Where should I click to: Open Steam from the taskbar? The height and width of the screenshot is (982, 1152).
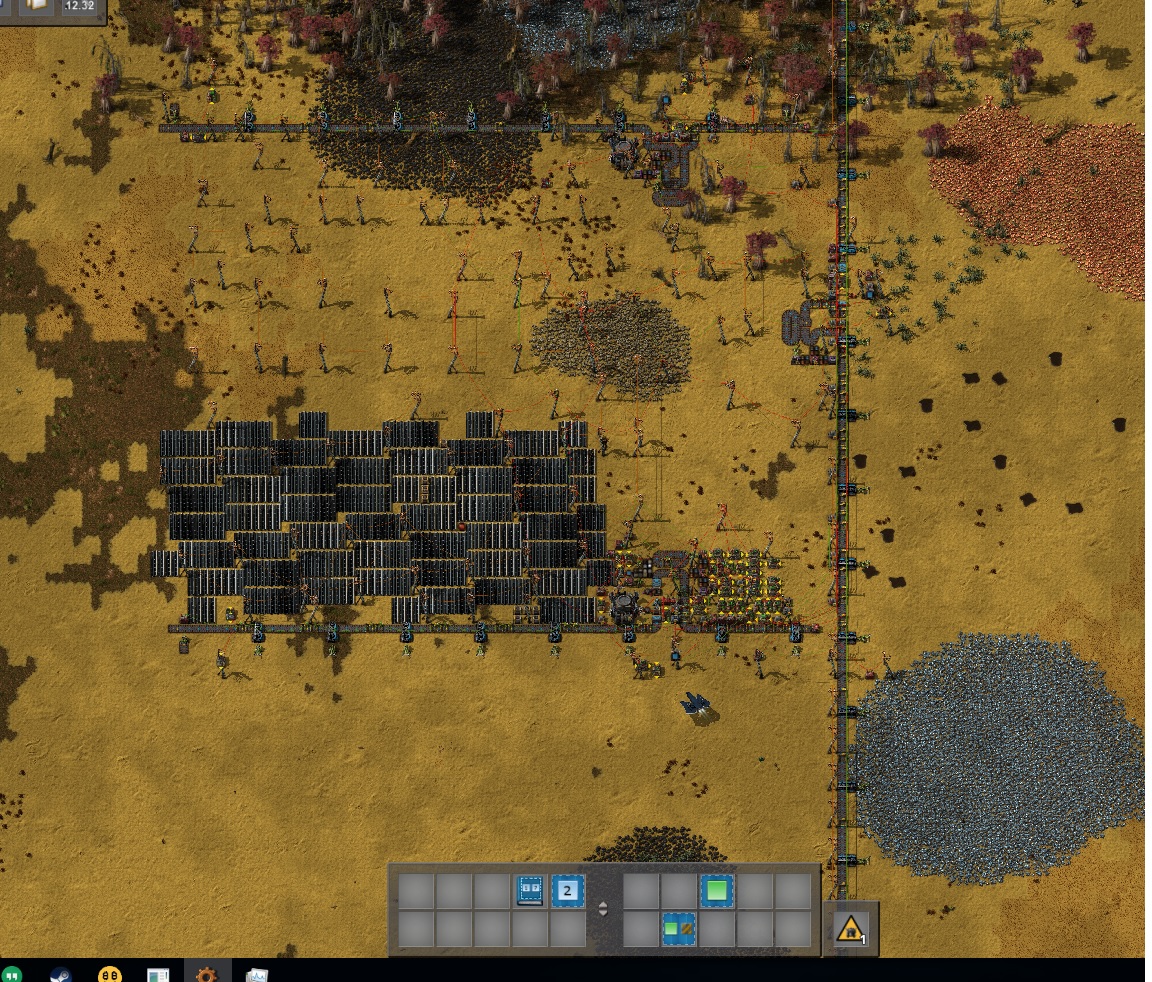click(x=61, y=974)
